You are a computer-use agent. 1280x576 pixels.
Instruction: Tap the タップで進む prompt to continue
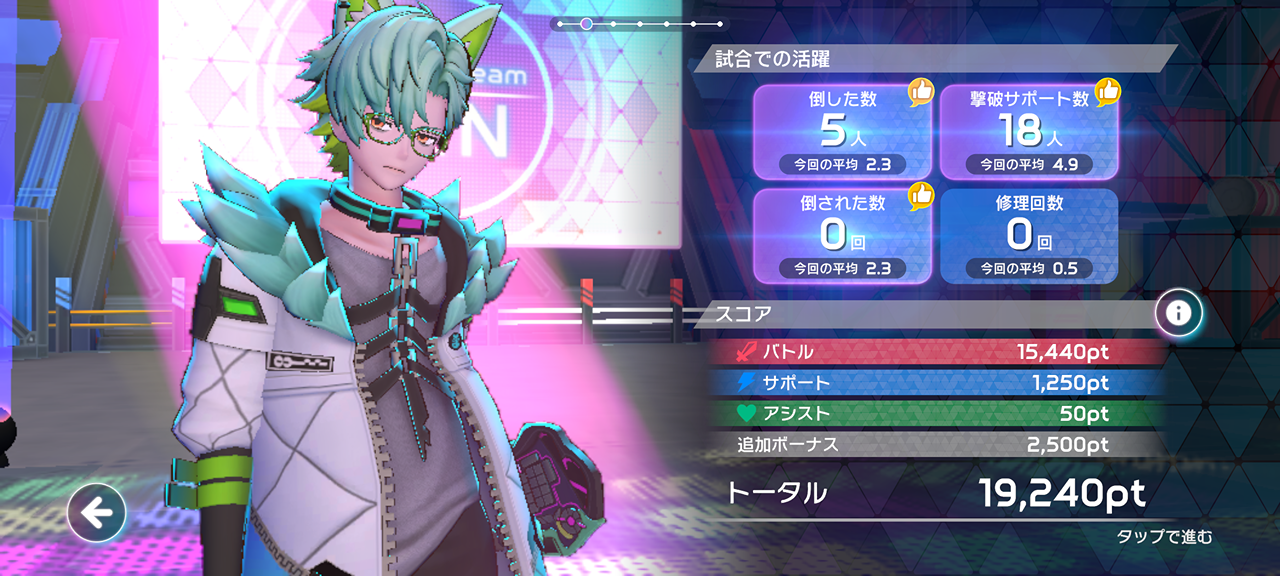click(1164, 537)
